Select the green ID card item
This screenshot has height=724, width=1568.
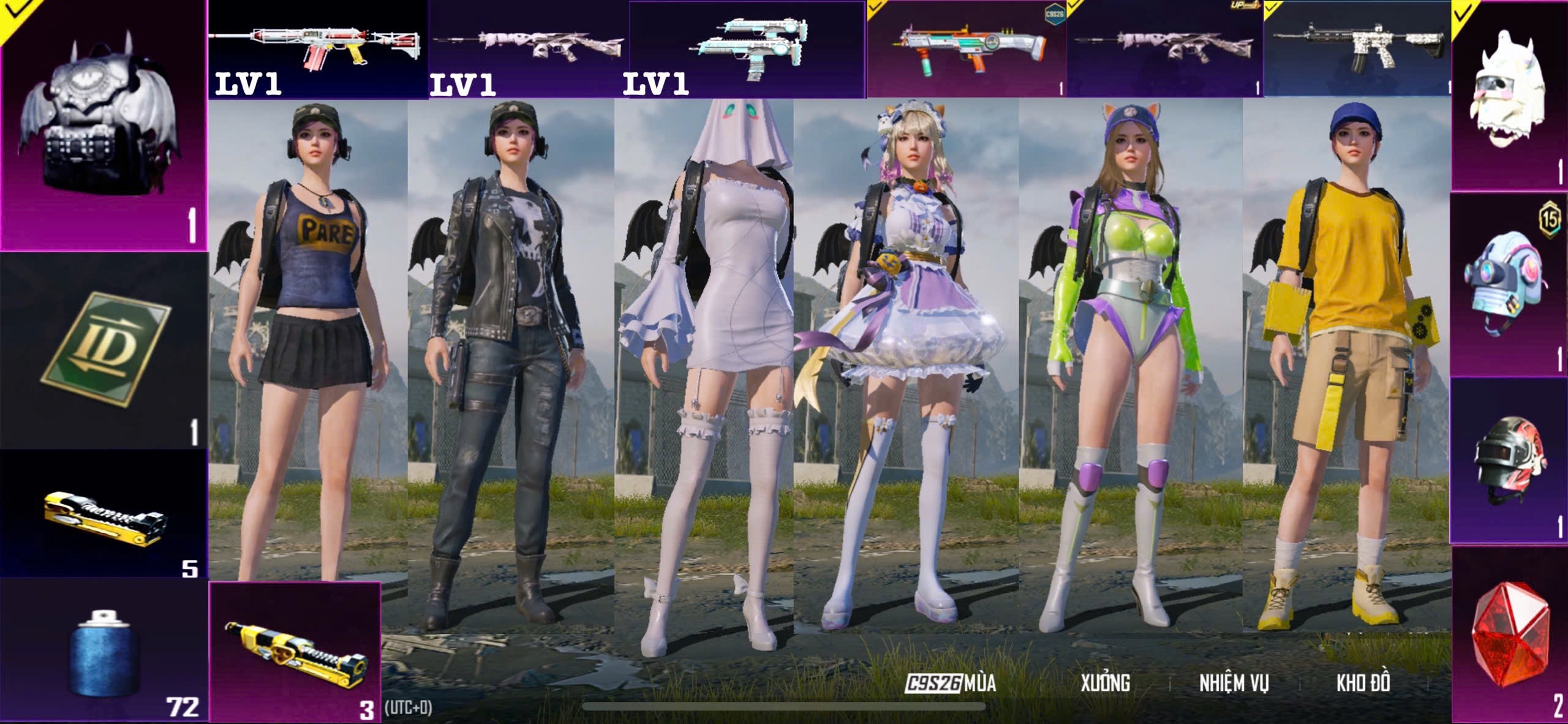click(x=104, y=350)
